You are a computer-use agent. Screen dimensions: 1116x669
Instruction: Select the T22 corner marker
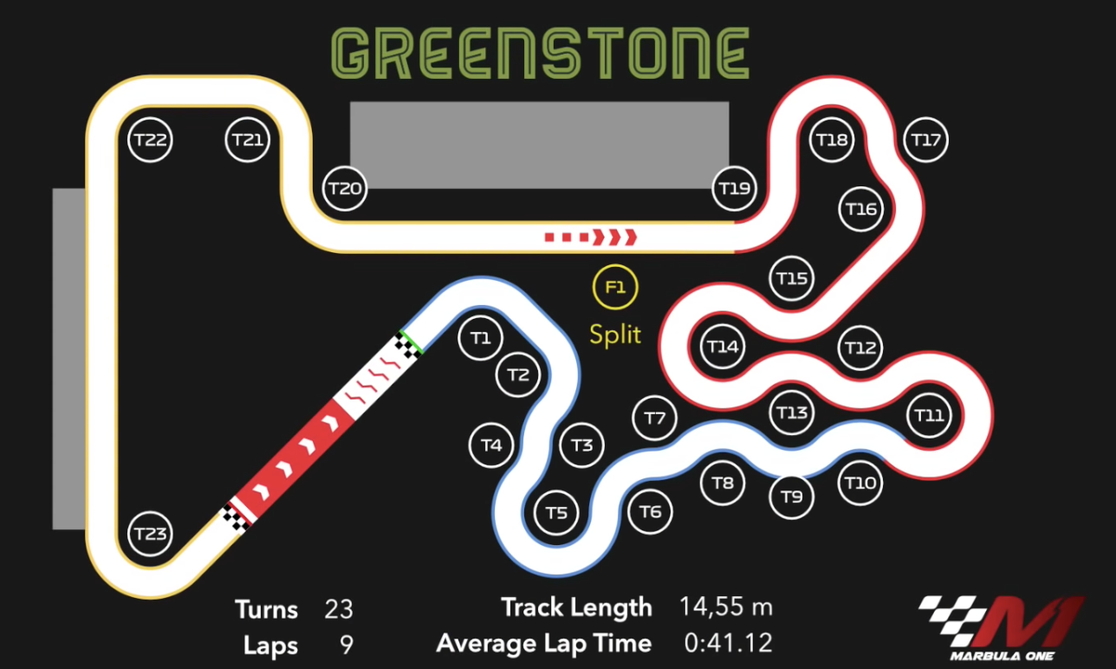[x=150, y=140]
